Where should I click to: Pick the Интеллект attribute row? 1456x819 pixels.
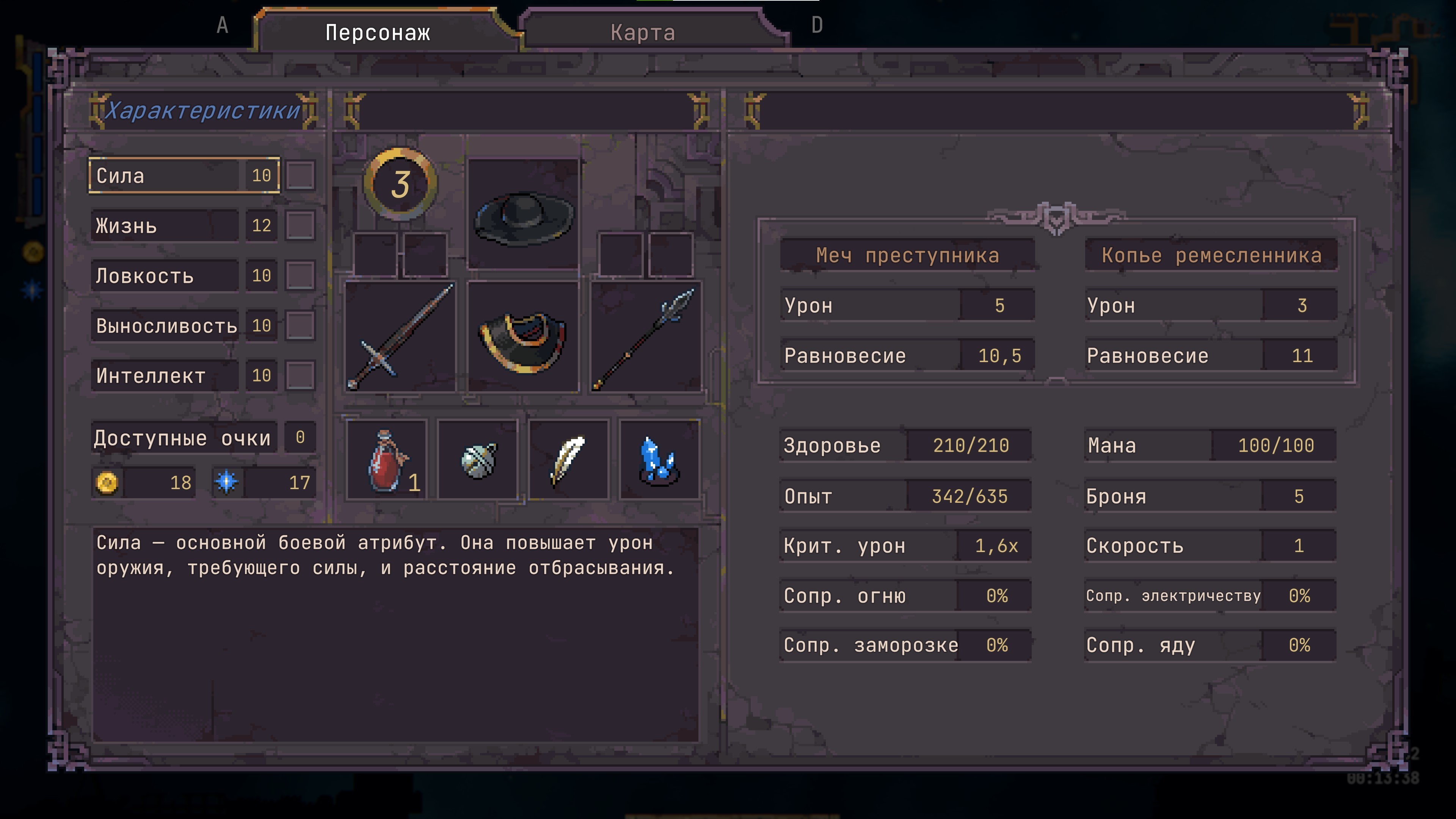[184, 375]
